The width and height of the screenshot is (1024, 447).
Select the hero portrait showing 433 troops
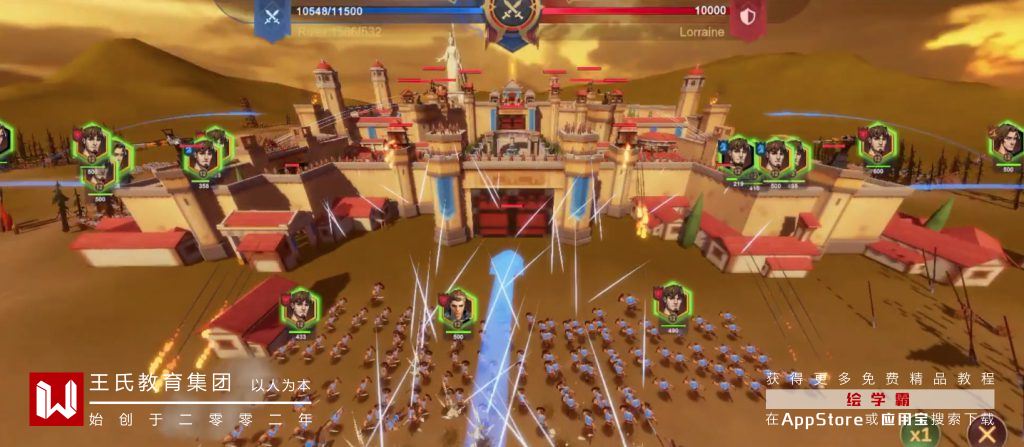(x=299, y=309)
